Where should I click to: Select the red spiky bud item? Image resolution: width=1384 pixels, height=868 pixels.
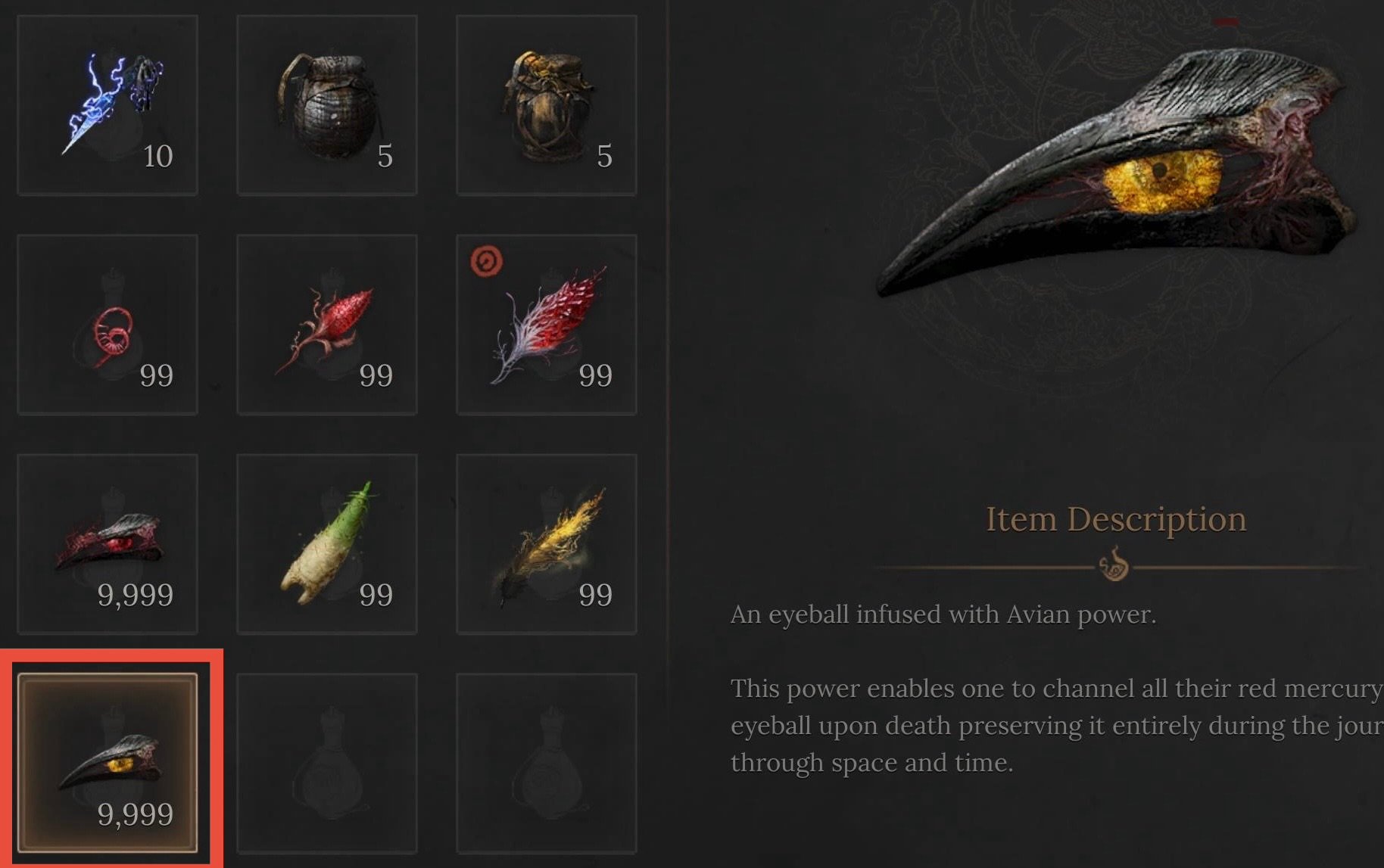tap(327, 325)
